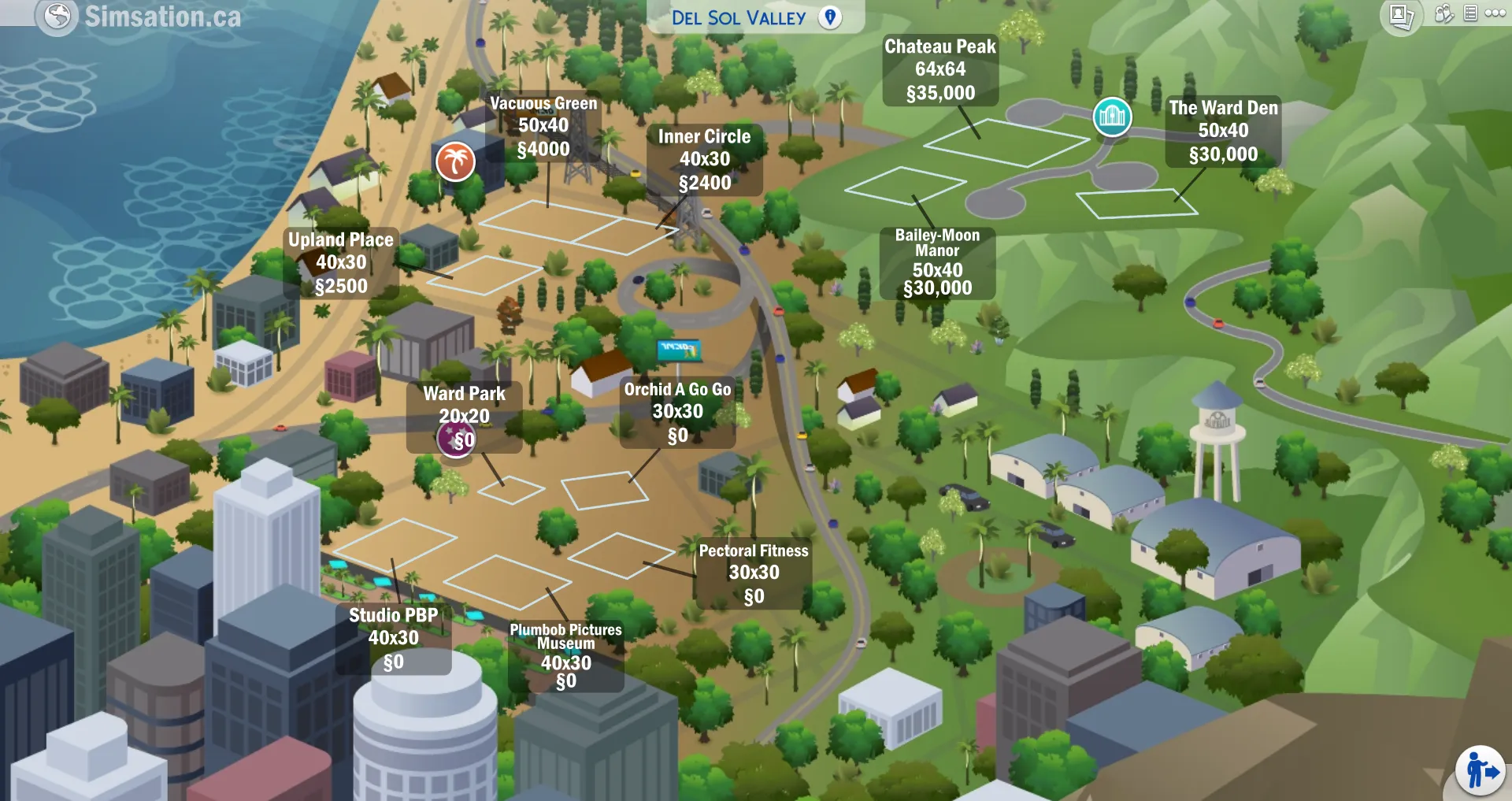Viewport: 1512px width, 801px height.
Task: Click the more options ellipsis icon
Action: pos(1493,13)
